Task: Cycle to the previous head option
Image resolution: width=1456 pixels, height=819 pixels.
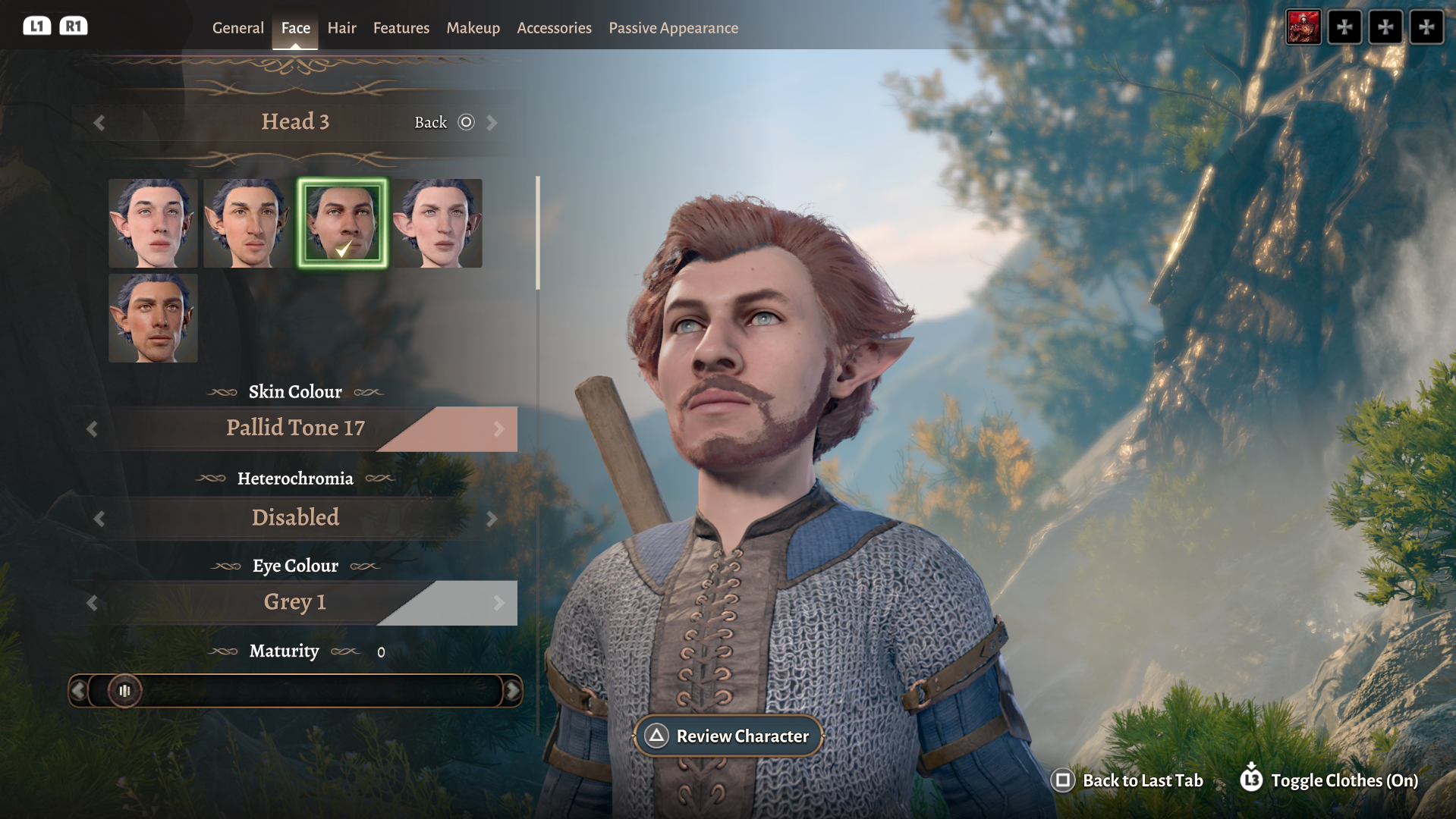Action: (99, 123)
